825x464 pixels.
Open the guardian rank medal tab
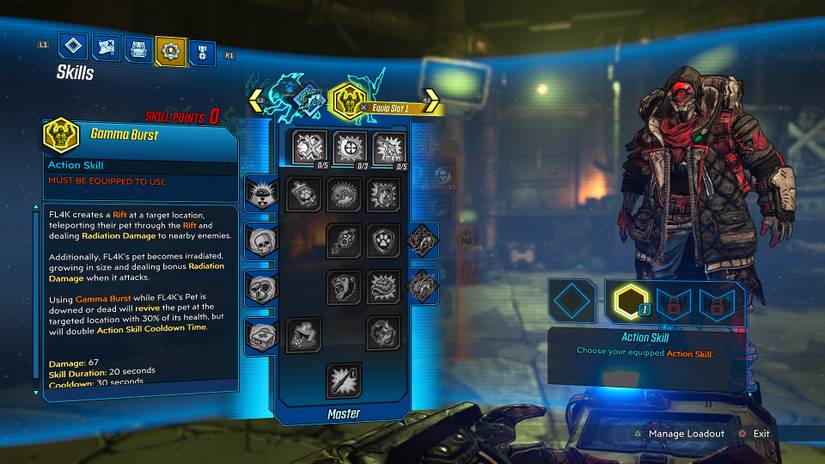[x=201, y=49]
